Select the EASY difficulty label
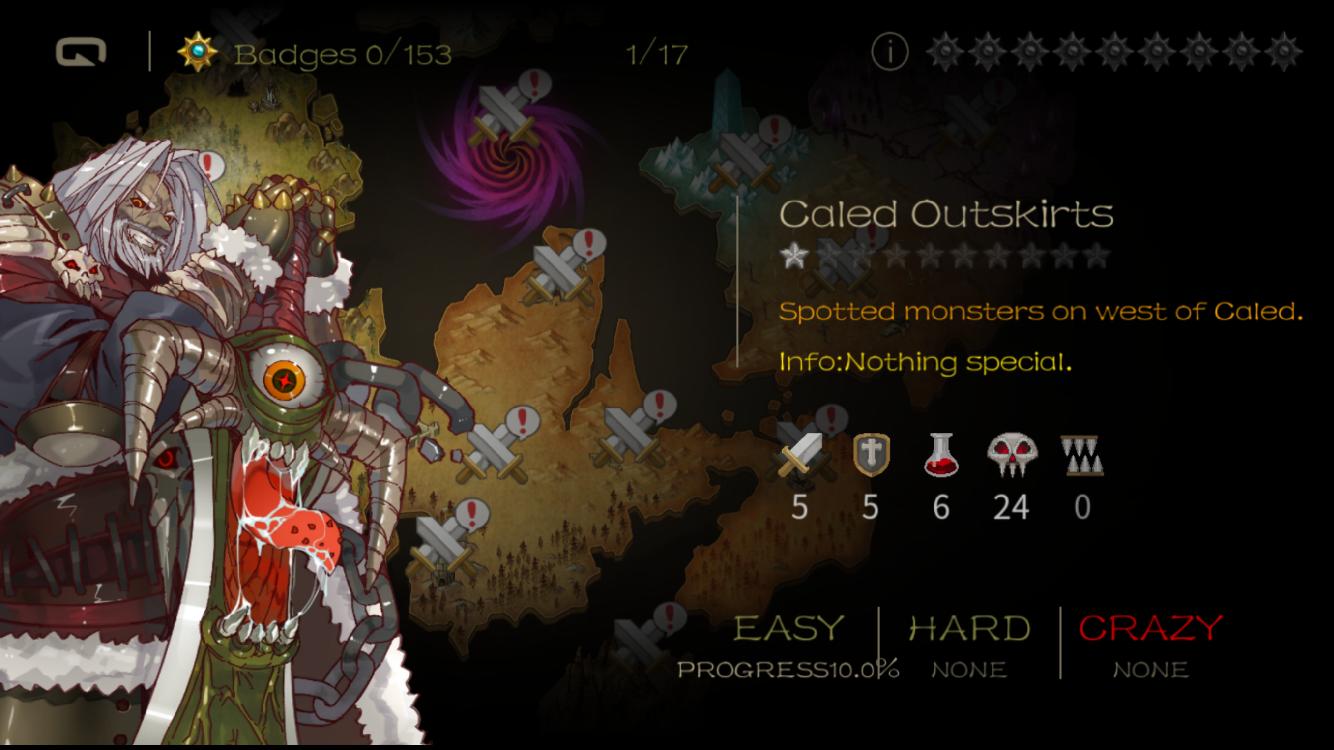The width and height of the screenshot is (1334, 750). [789, 628]
